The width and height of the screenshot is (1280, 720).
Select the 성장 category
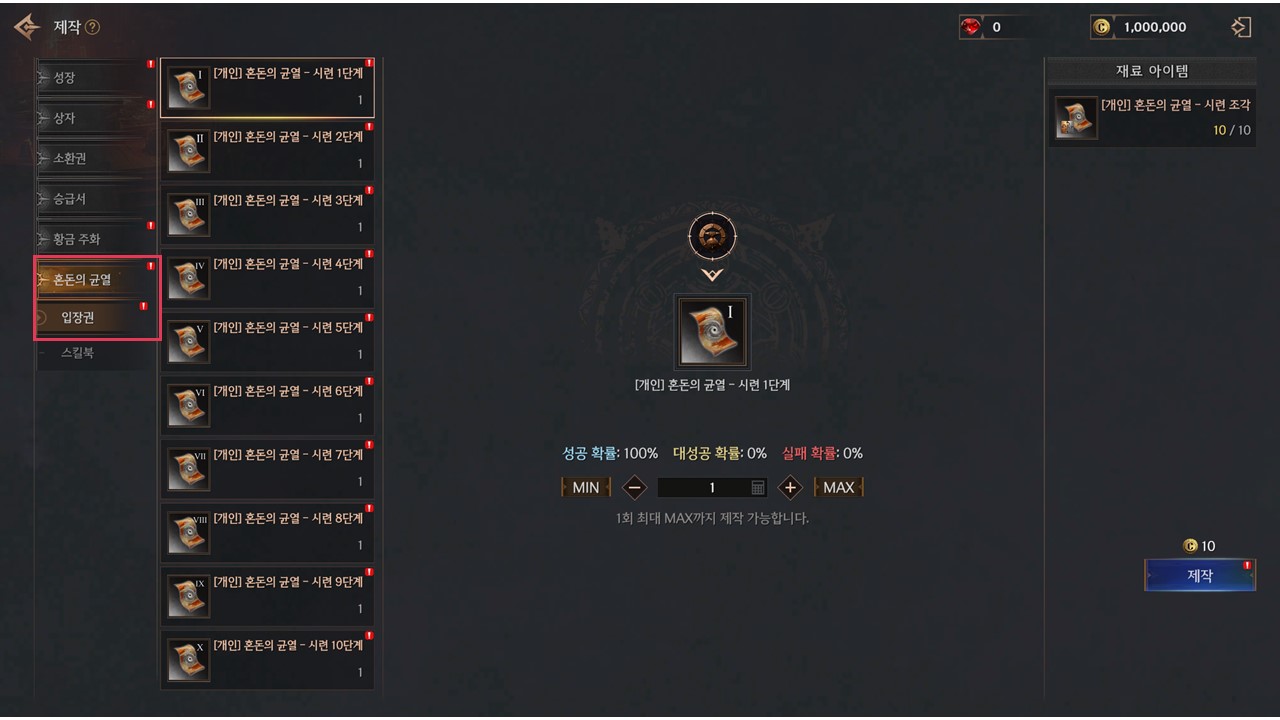coord(95,77)
